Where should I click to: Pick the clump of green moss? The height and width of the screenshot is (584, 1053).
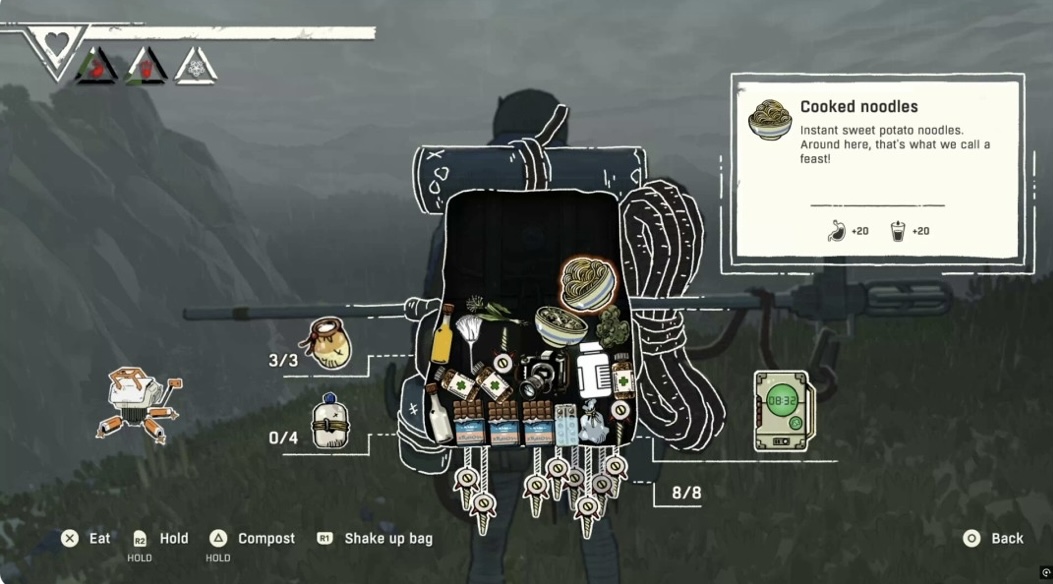pos(611,326)
